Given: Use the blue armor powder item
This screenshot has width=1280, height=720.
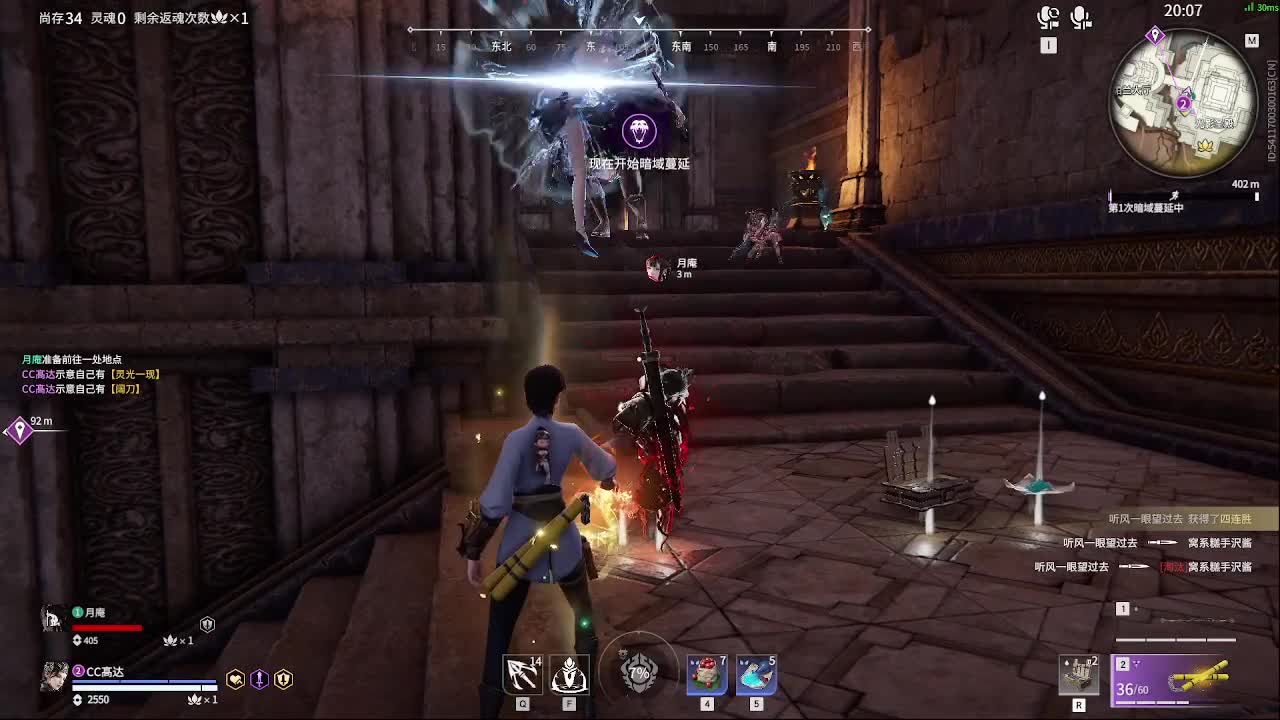Looking at the screenshot, I should click(x=756, y=675).
